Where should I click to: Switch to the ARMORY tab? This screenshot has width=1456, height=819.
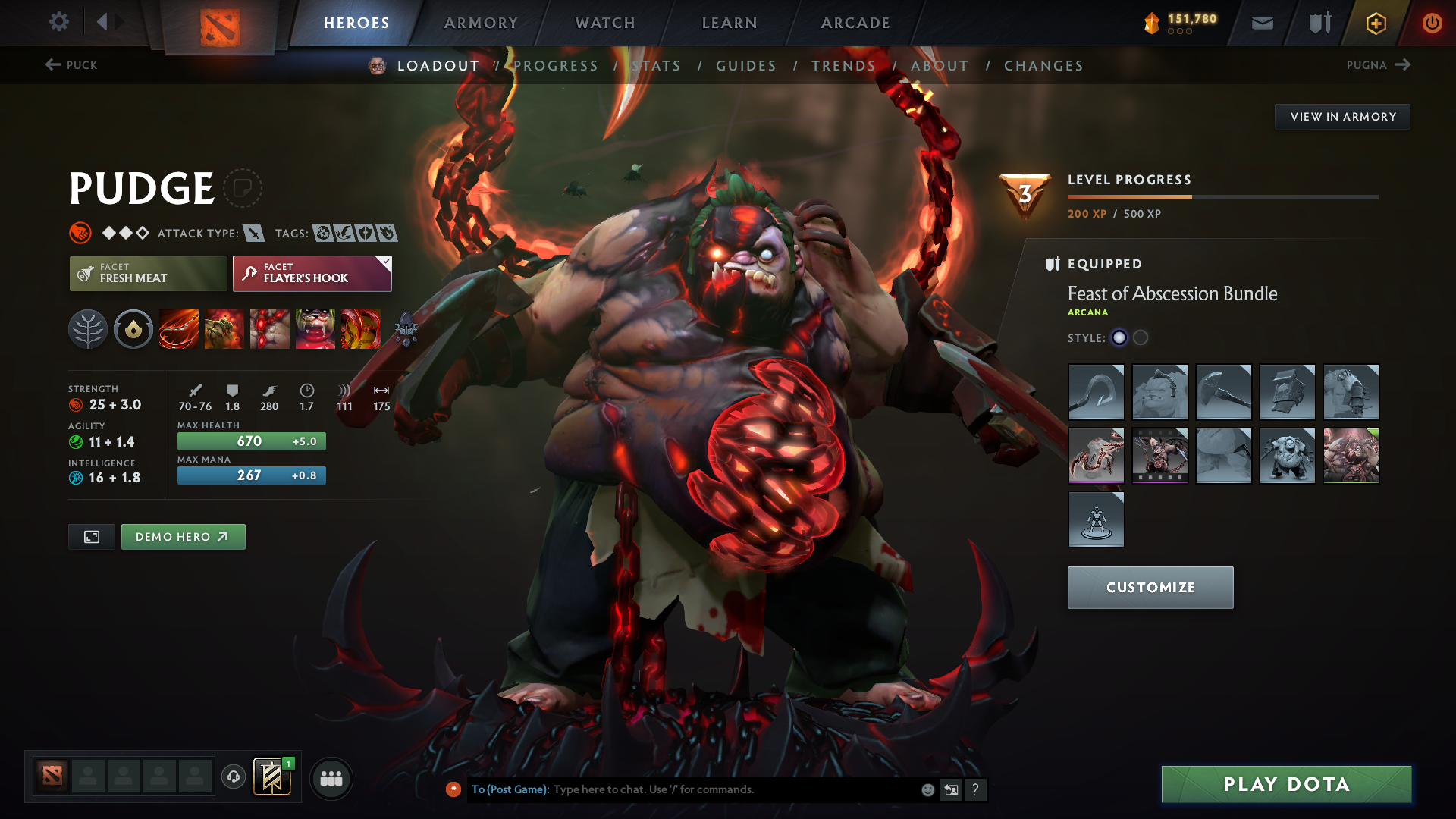click(x=481, y=23)
